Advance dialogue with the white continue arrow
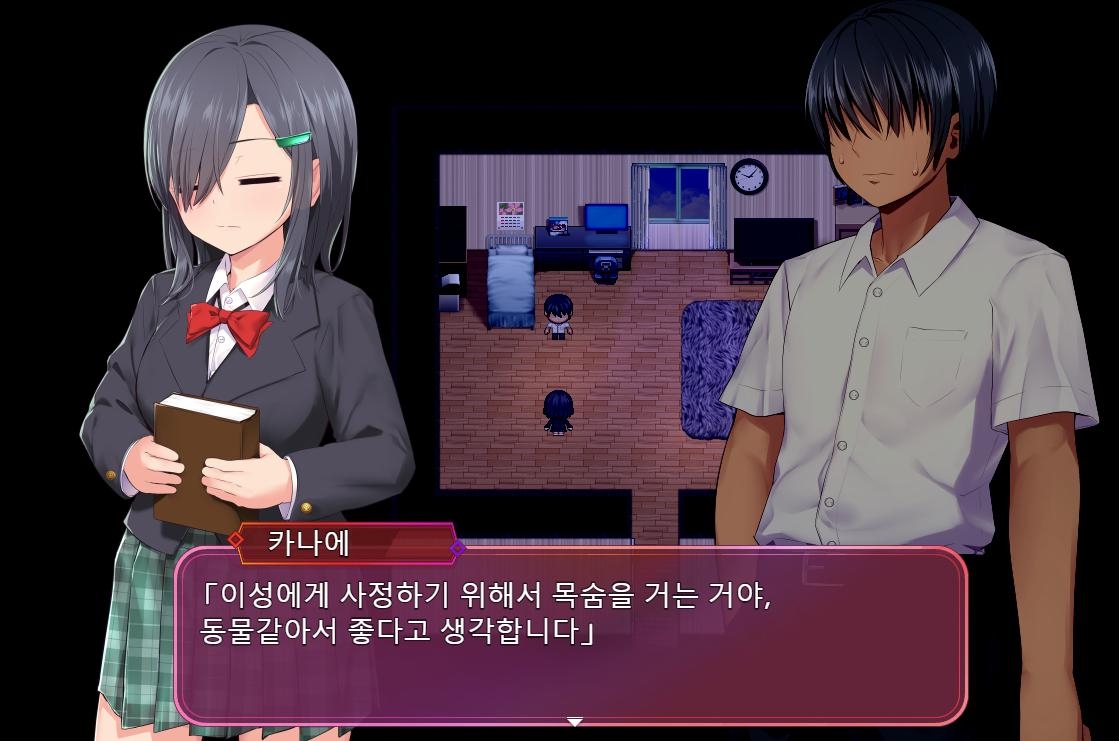This screenshot has height=741, width=1119. (x=574, y=721)
